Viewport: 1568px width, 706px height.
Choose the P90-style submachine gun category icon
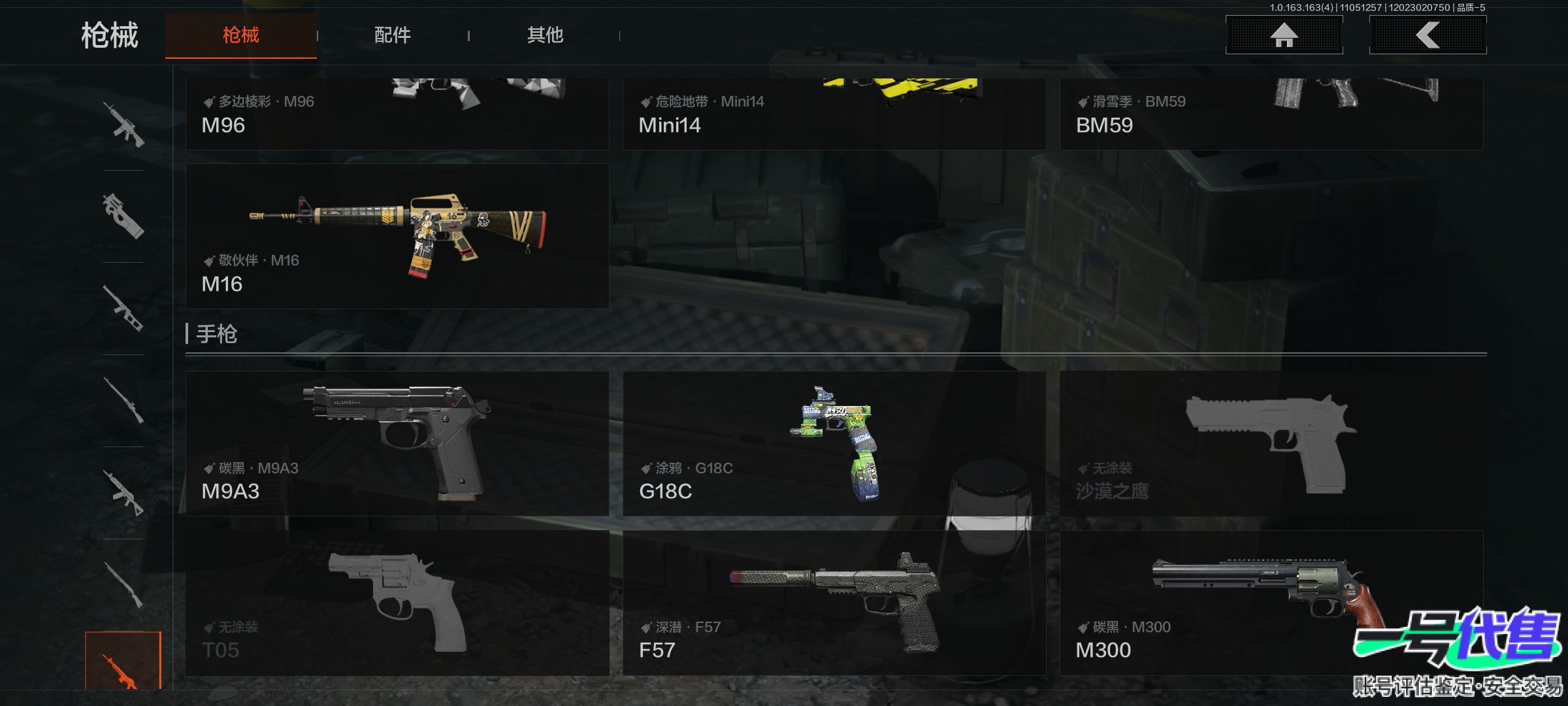(123, 216)
